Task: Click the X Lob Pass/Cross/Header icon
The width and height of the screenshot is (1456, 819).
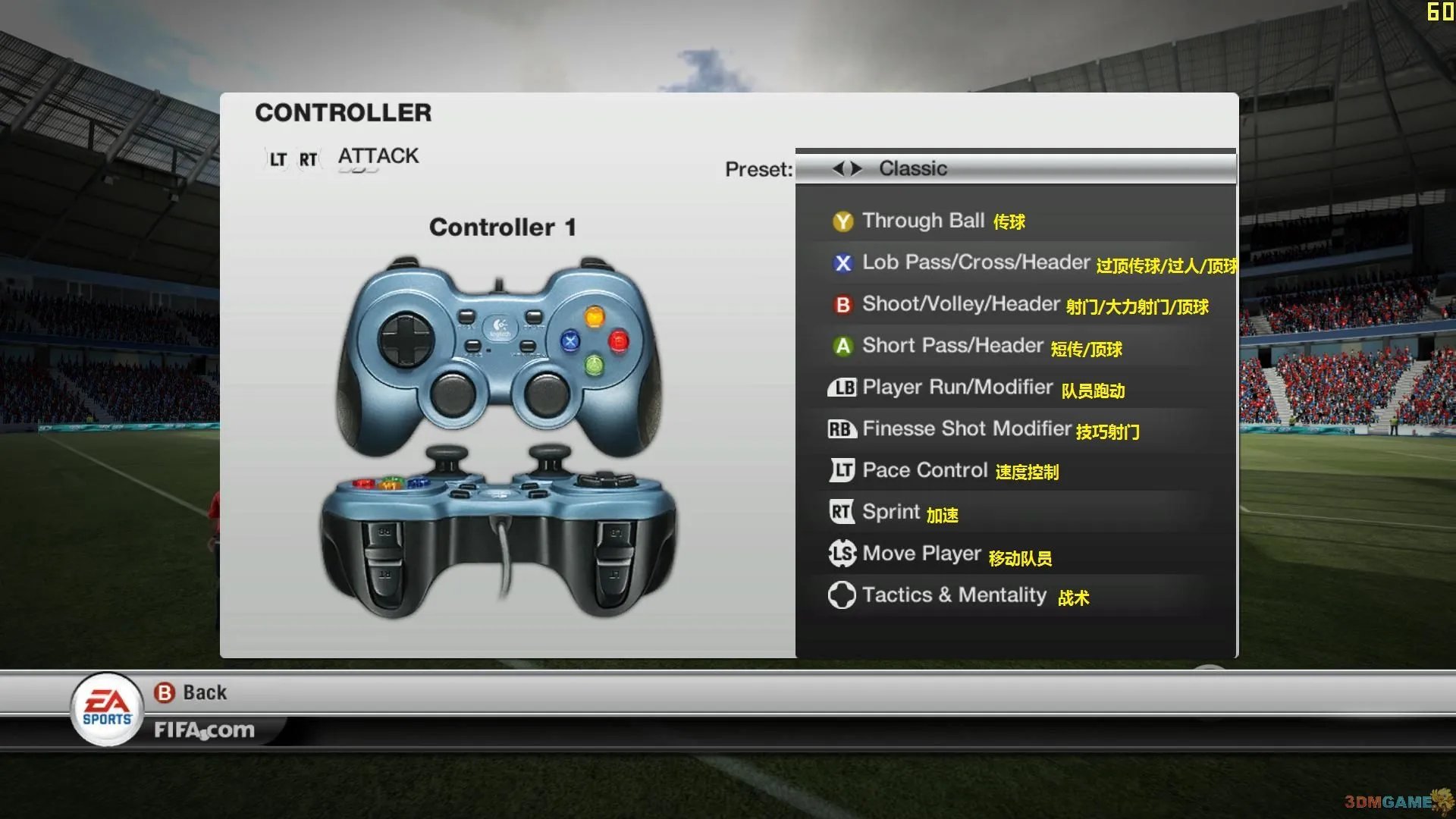Action: (x=842, y=263)
